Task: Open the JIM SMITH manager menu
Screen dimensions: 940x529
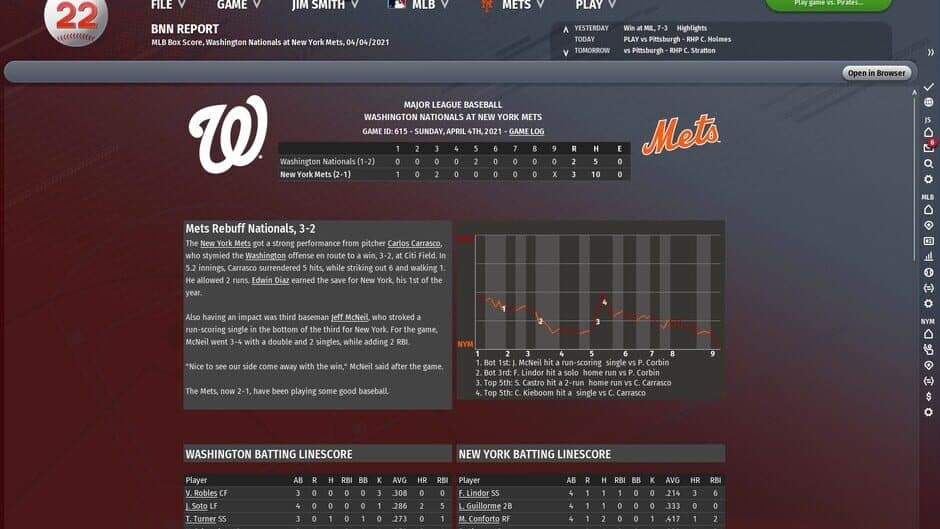Action: point(324,5)
